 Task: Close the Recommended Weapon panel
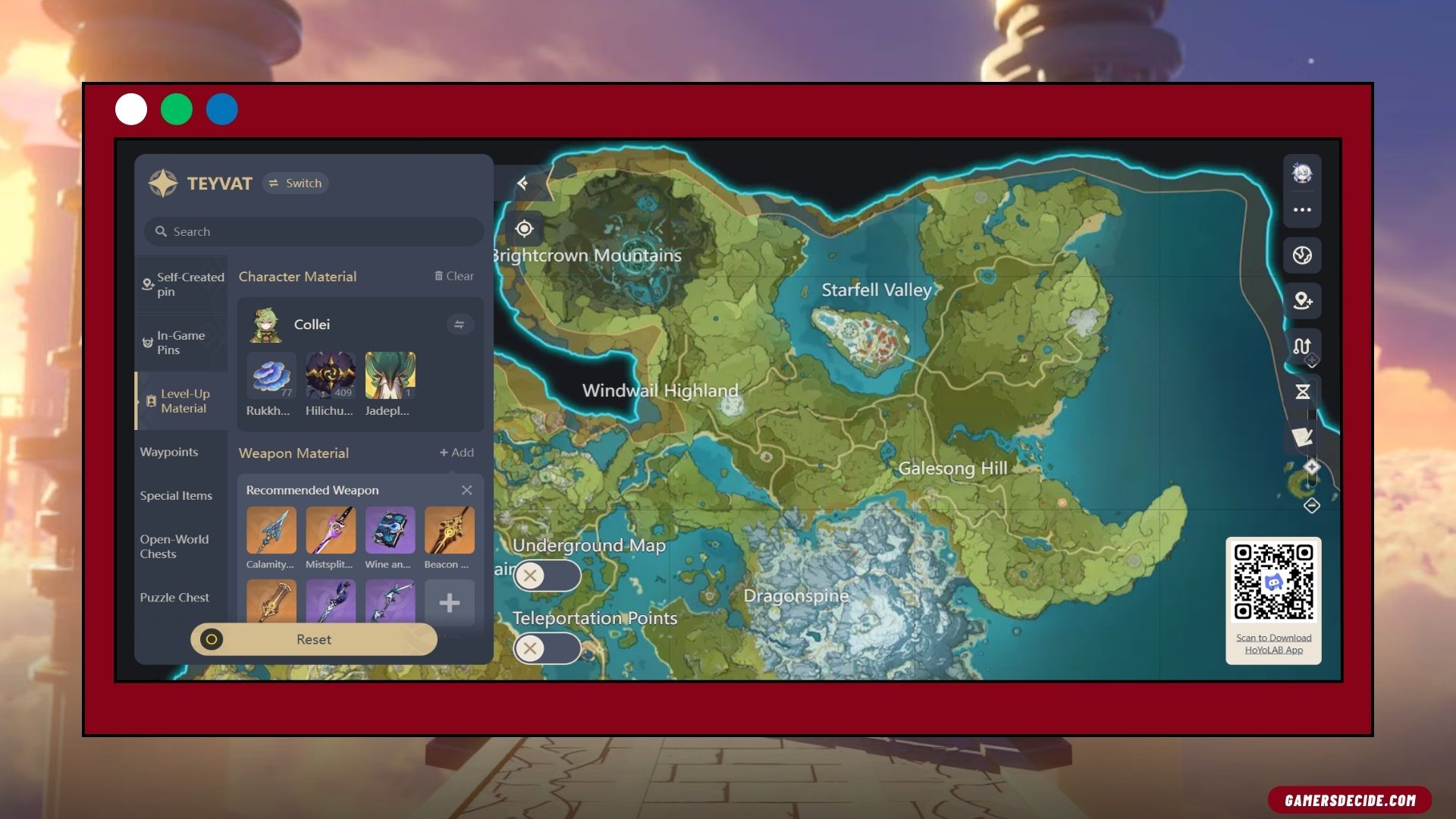(x=467, y=491)
